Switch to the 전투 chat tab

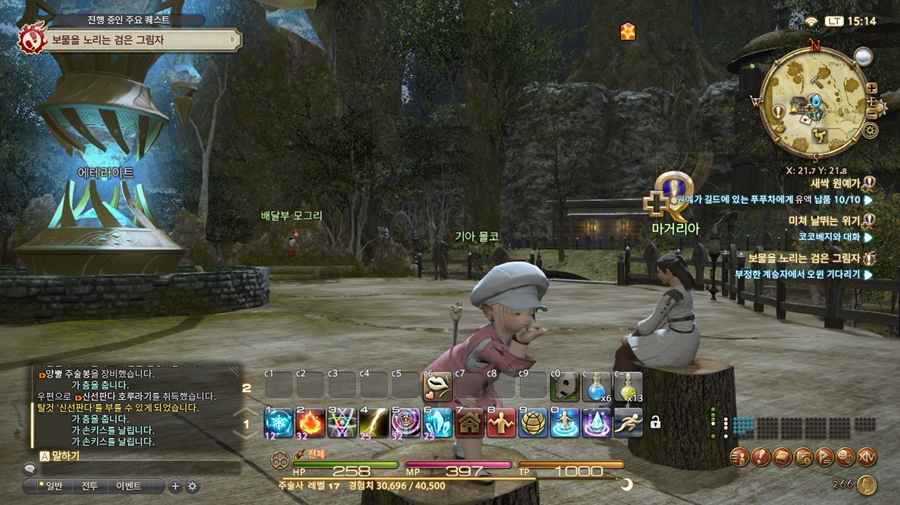click(89, 486)
